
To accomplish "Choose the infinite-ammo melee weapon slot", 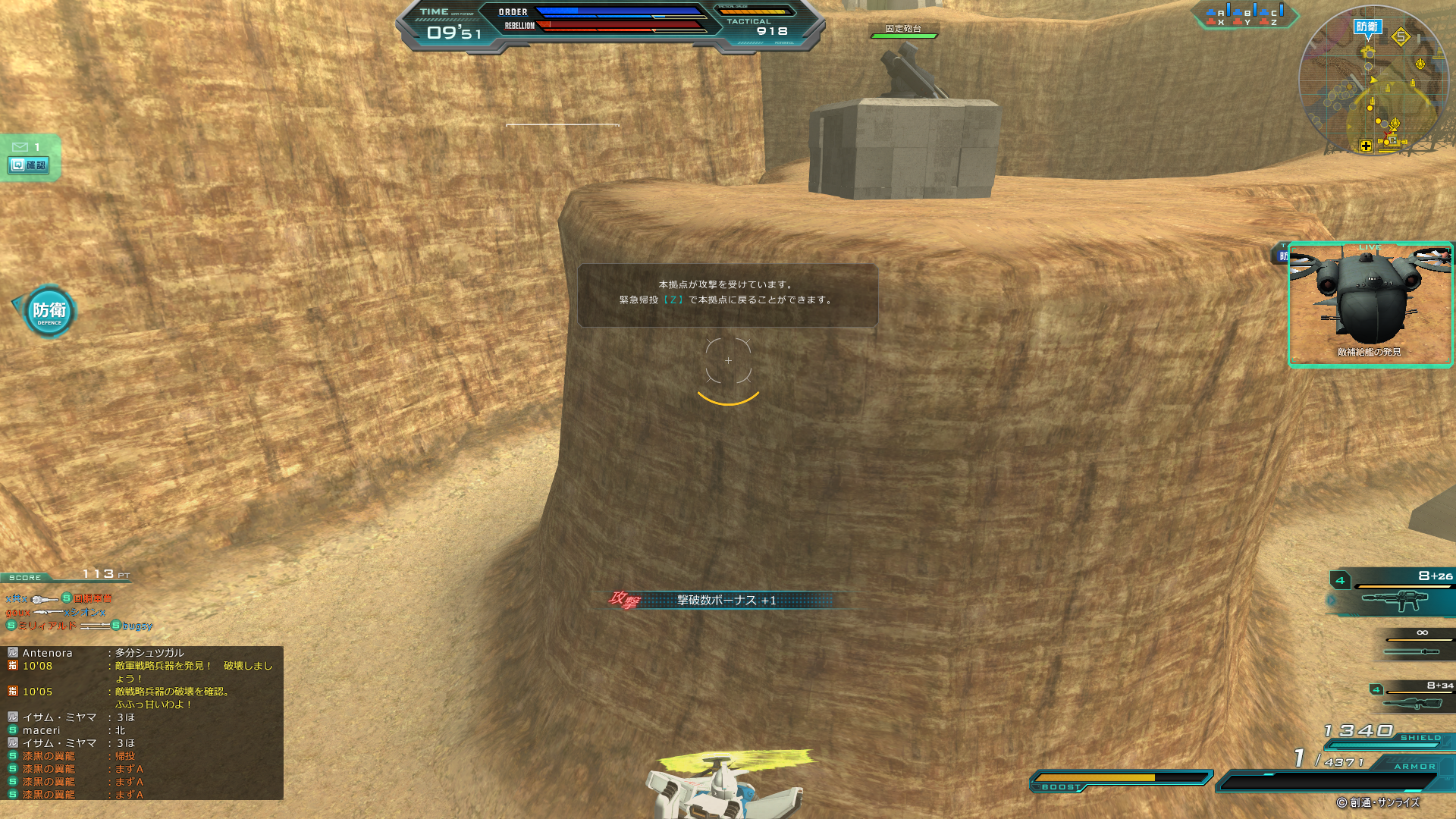I will tap(1415, 643).
